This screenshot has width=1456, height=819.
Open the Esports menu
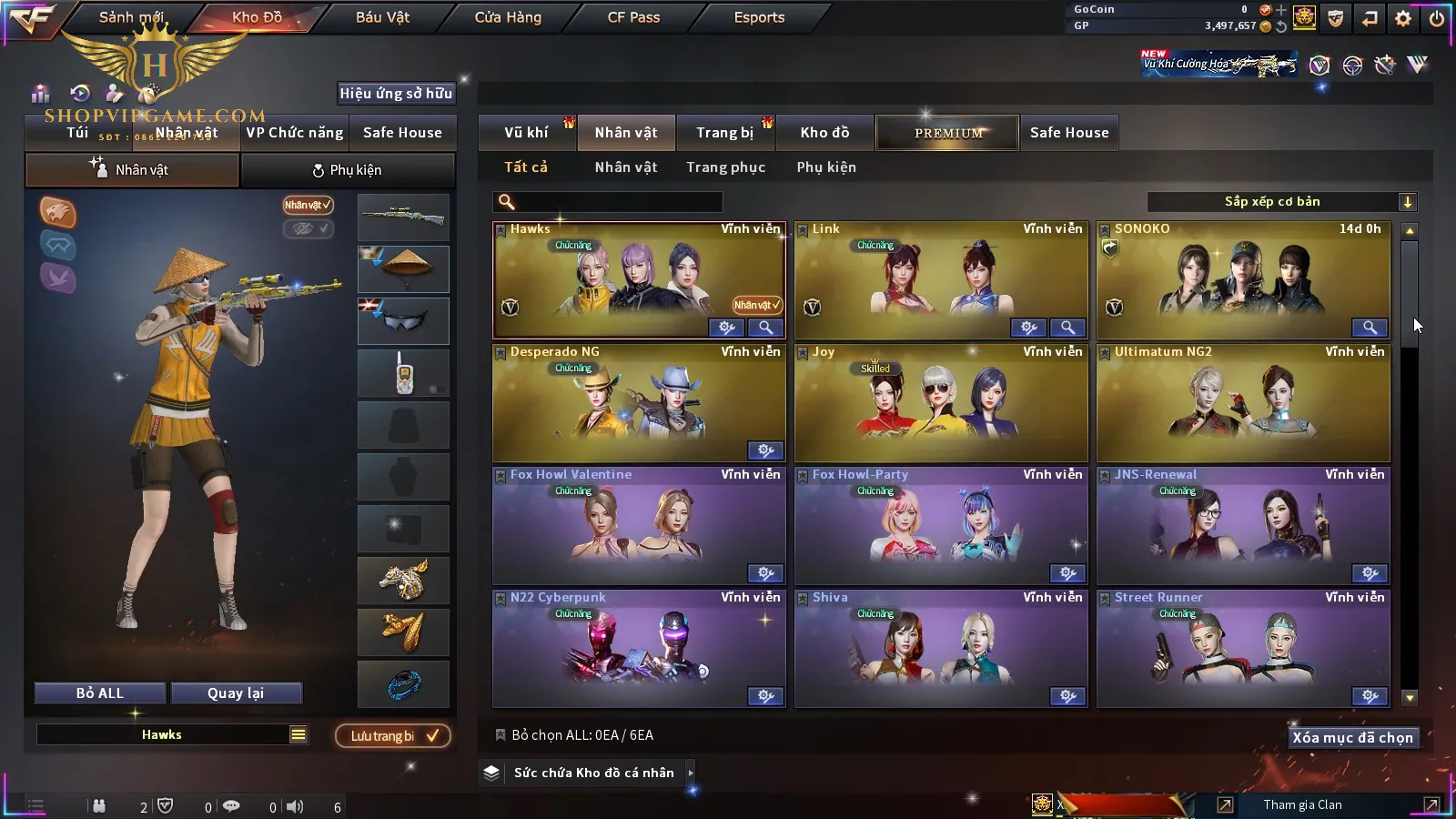(x=759, y=17)
